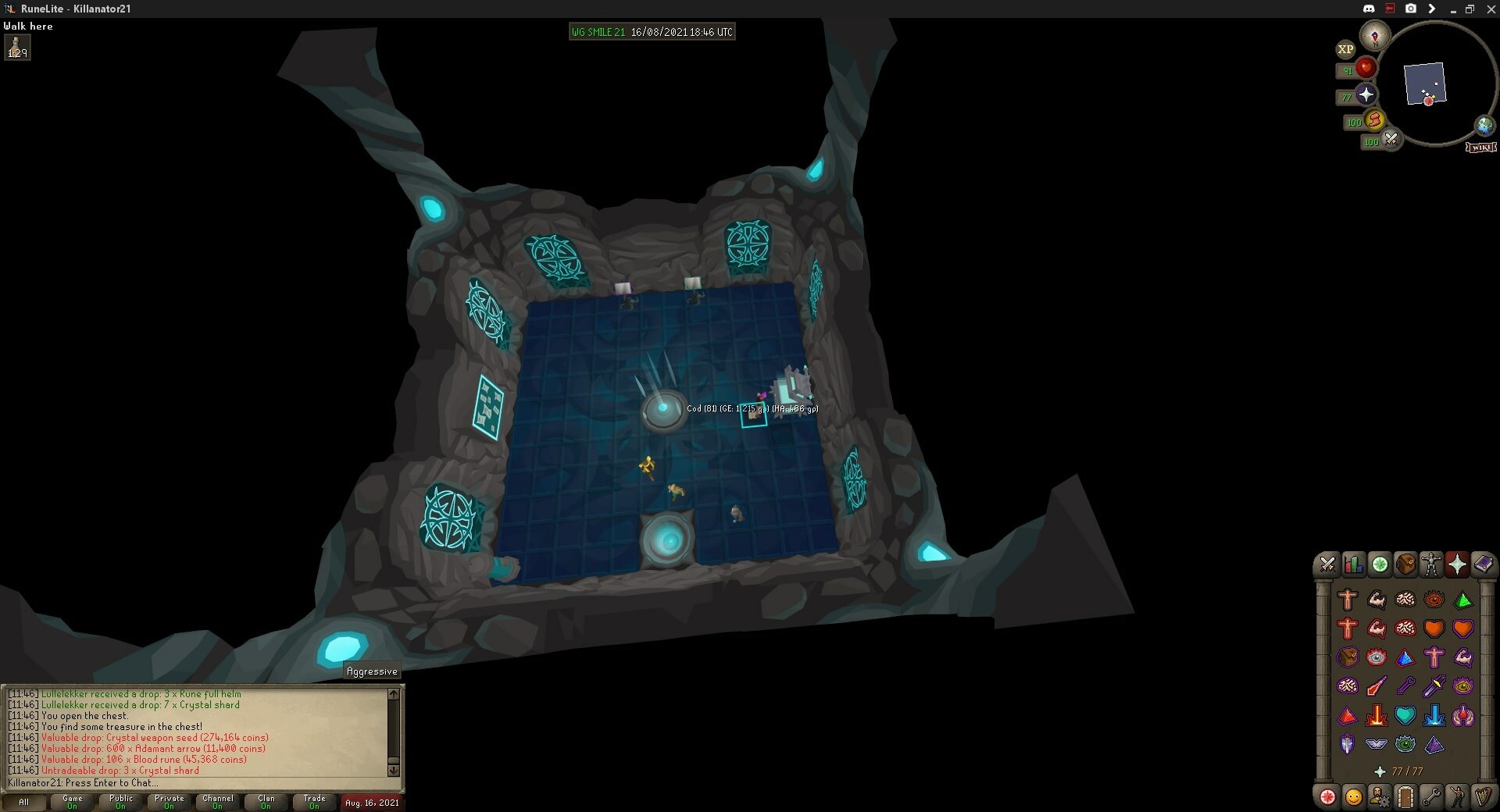
Task: Open the Settings wrench tab
Action: (1431, 797)
